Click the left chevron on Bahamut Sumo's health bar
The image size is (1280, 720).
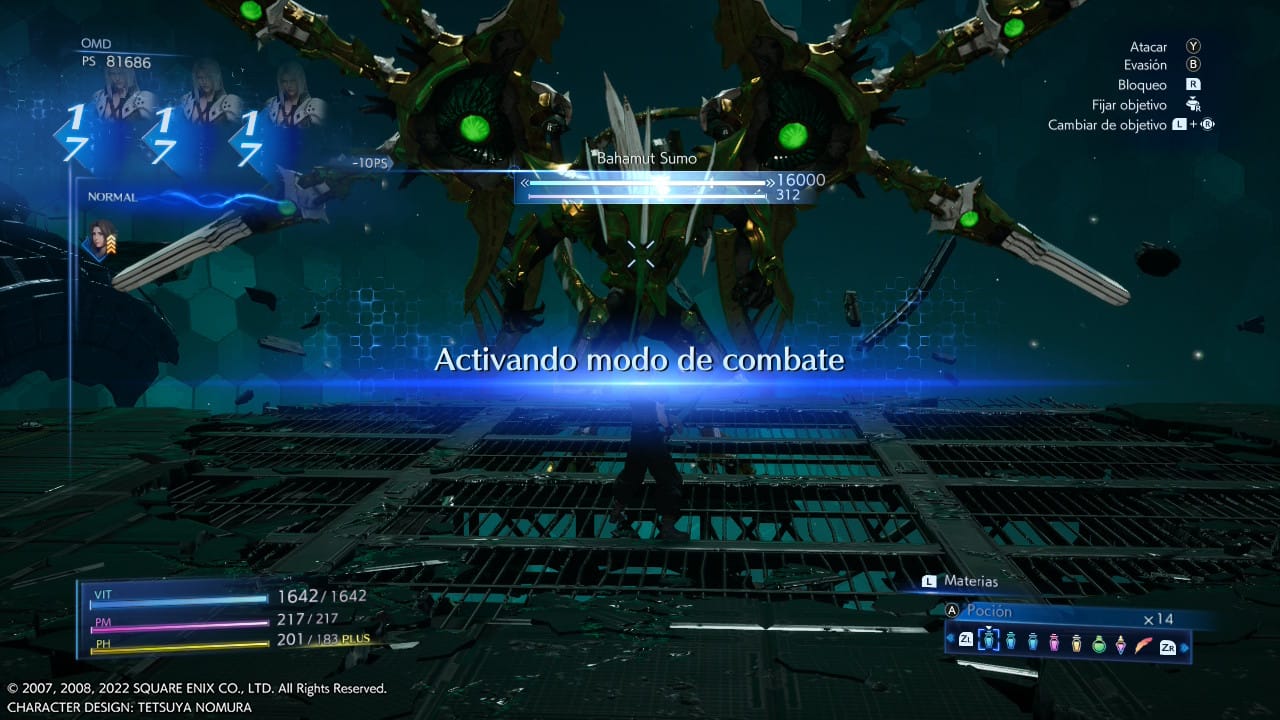(x=524, y=184)
